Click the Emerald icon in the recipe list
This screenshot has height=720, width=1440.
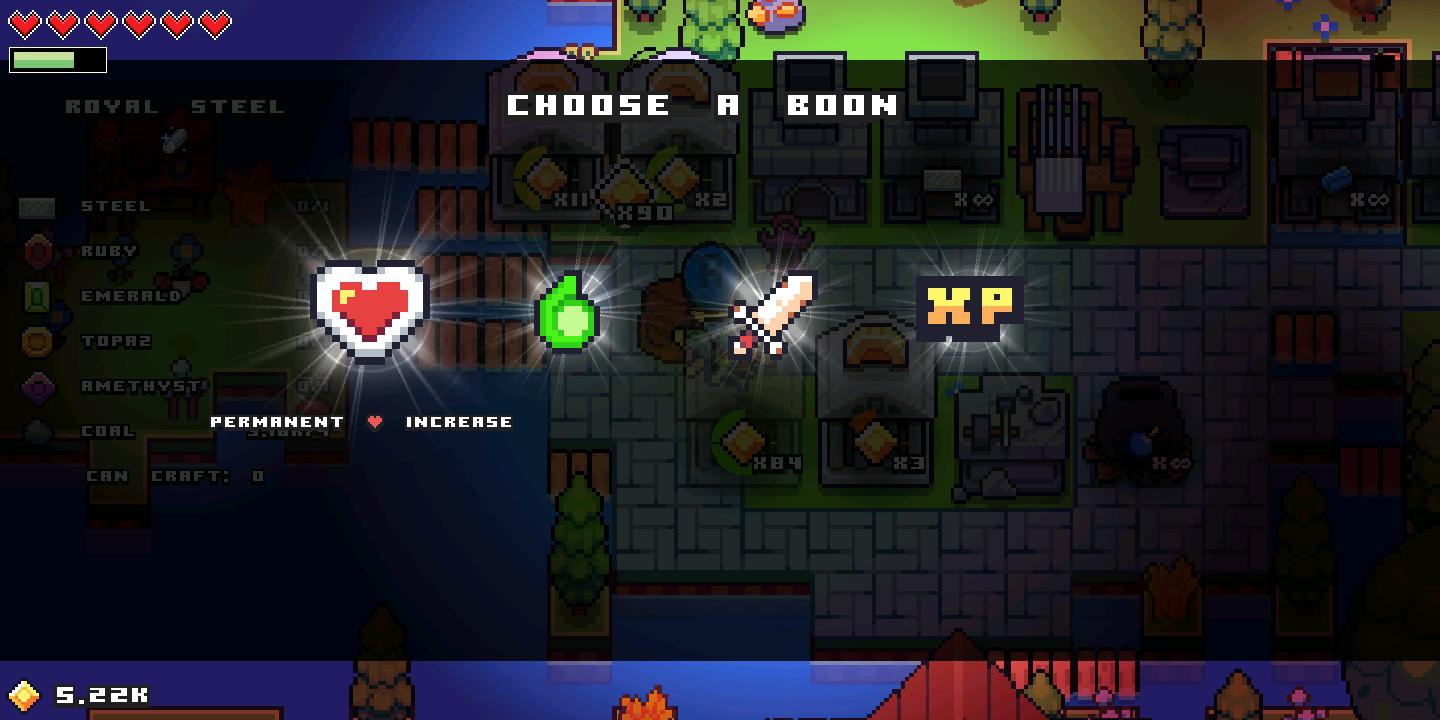(38, 296)
